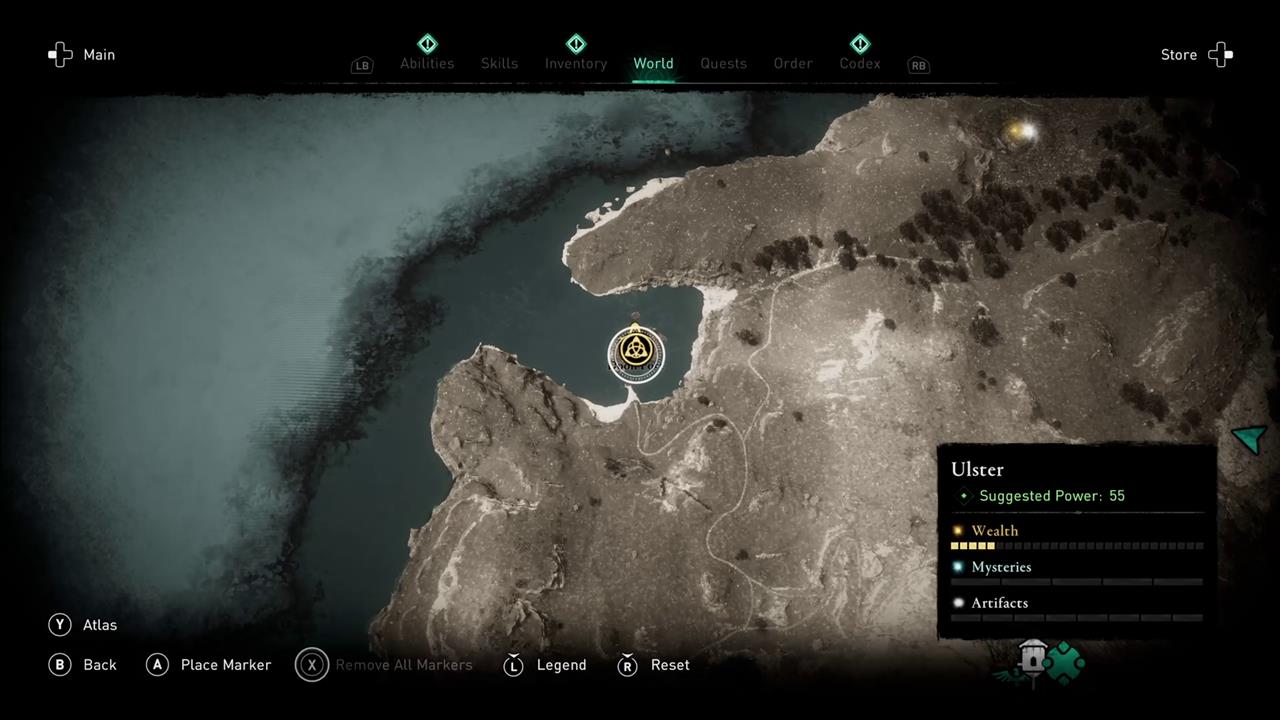1280x720 pixels.
Task: Select the golden triquetra map marker
Action: coord(632,351)
